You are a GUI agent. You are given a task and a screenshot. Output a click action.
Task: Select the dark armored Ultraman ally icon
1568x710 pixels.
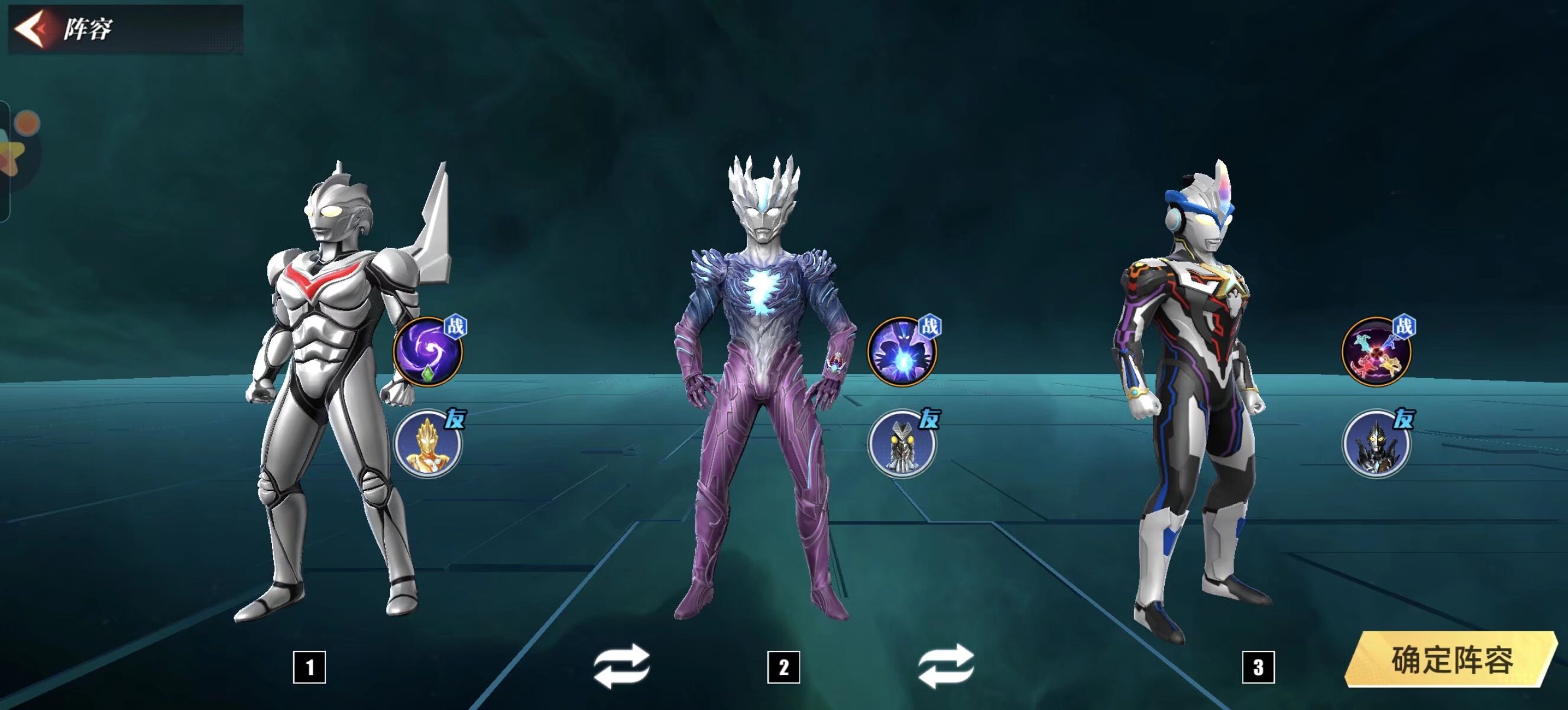pos(1376,444)
